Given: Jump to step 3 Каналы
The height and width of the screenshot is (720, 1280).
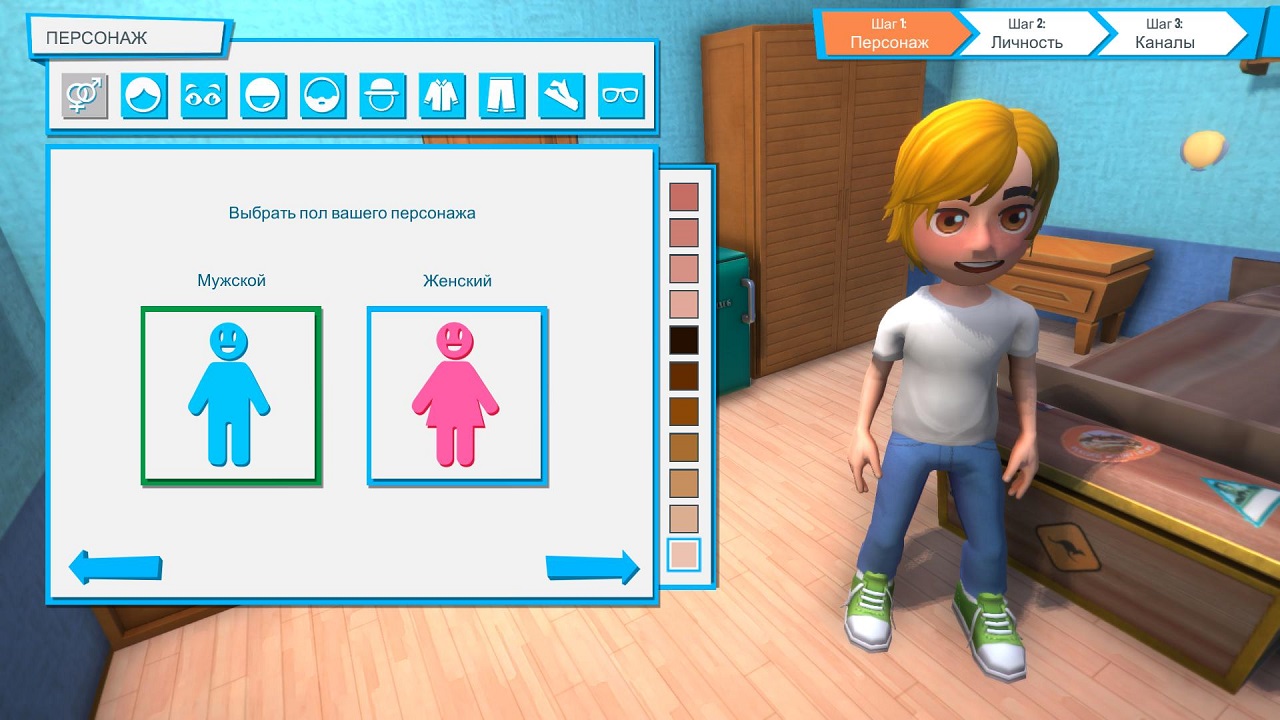Looking at the screenshot, I should 1165,34.
